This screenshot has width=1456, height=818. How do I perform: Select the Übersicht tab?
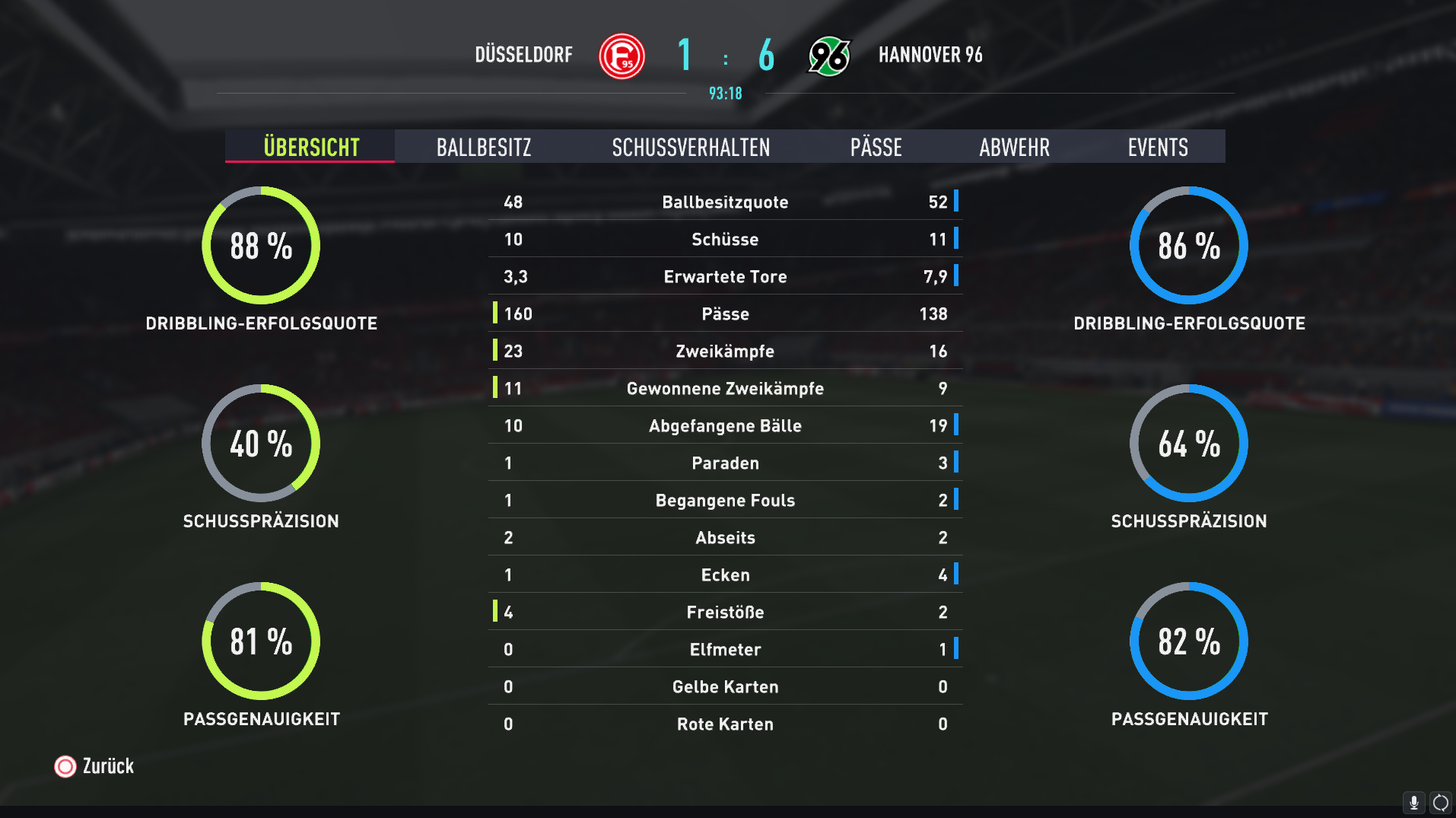[310, 147]
